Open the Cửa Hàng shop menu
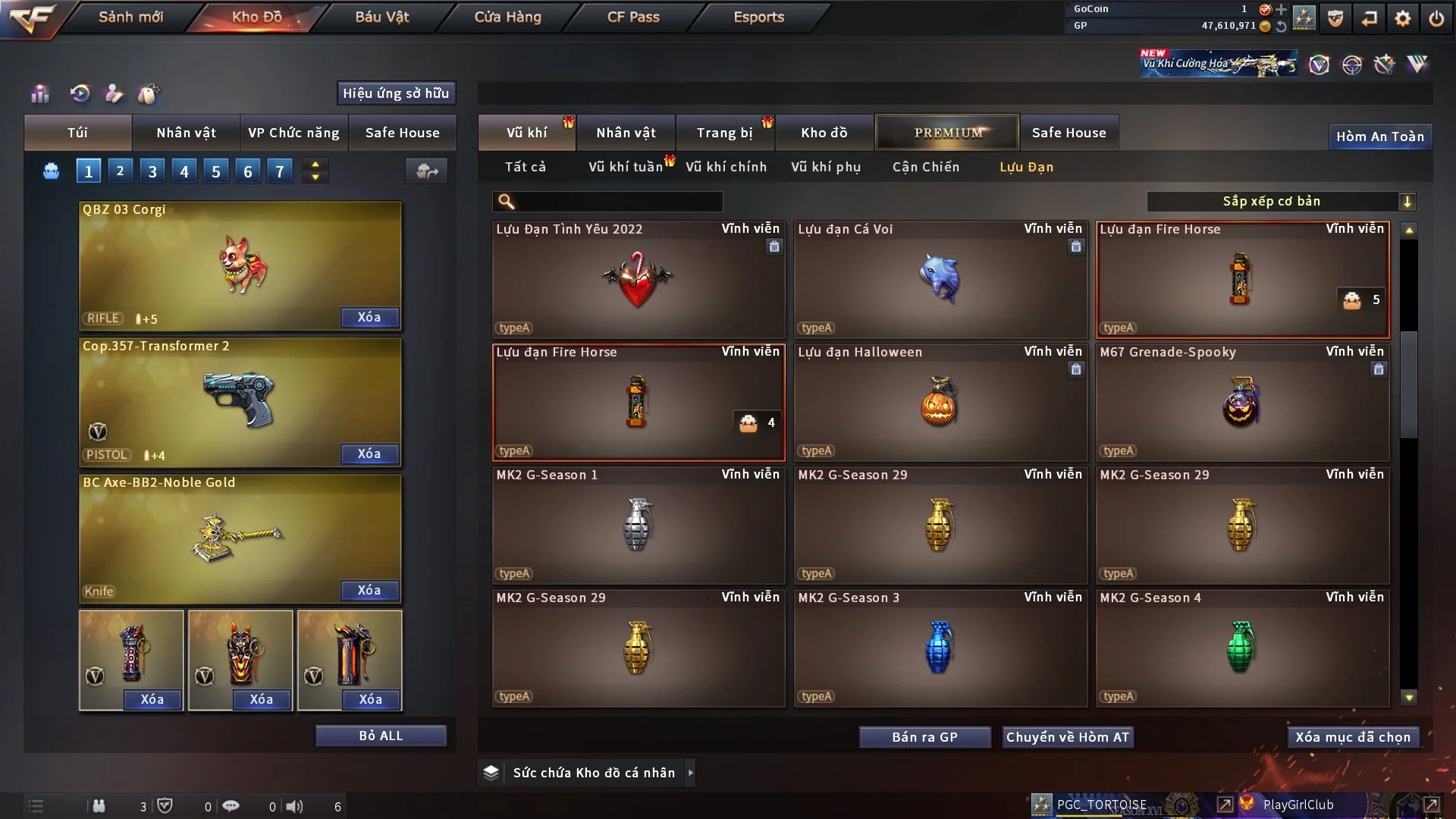This screenshot has width=1456, height=819. [x=507, y=17]
